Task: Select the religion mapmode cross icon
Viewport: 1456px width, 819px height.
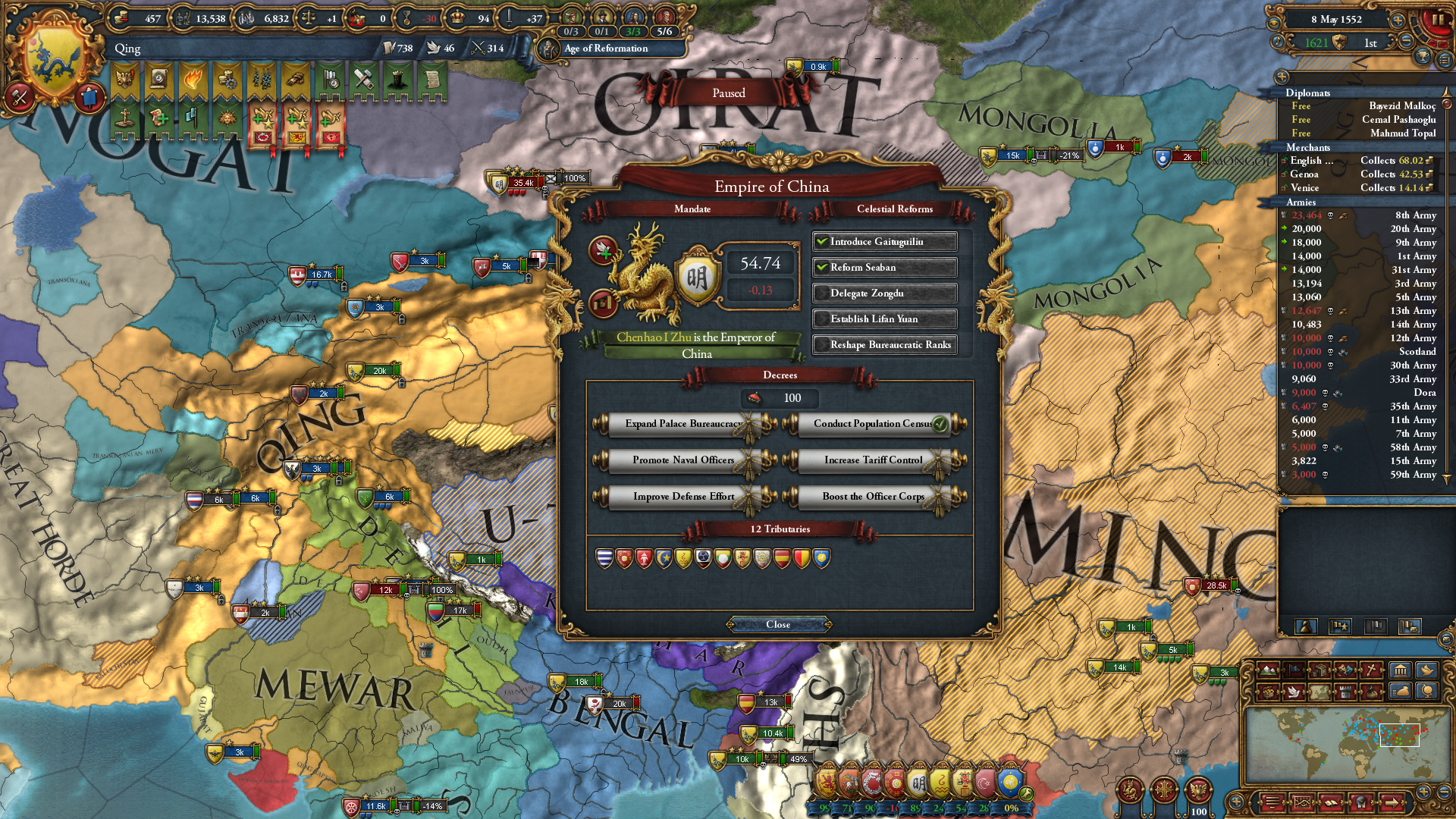Action: (x=1373, y=670)
